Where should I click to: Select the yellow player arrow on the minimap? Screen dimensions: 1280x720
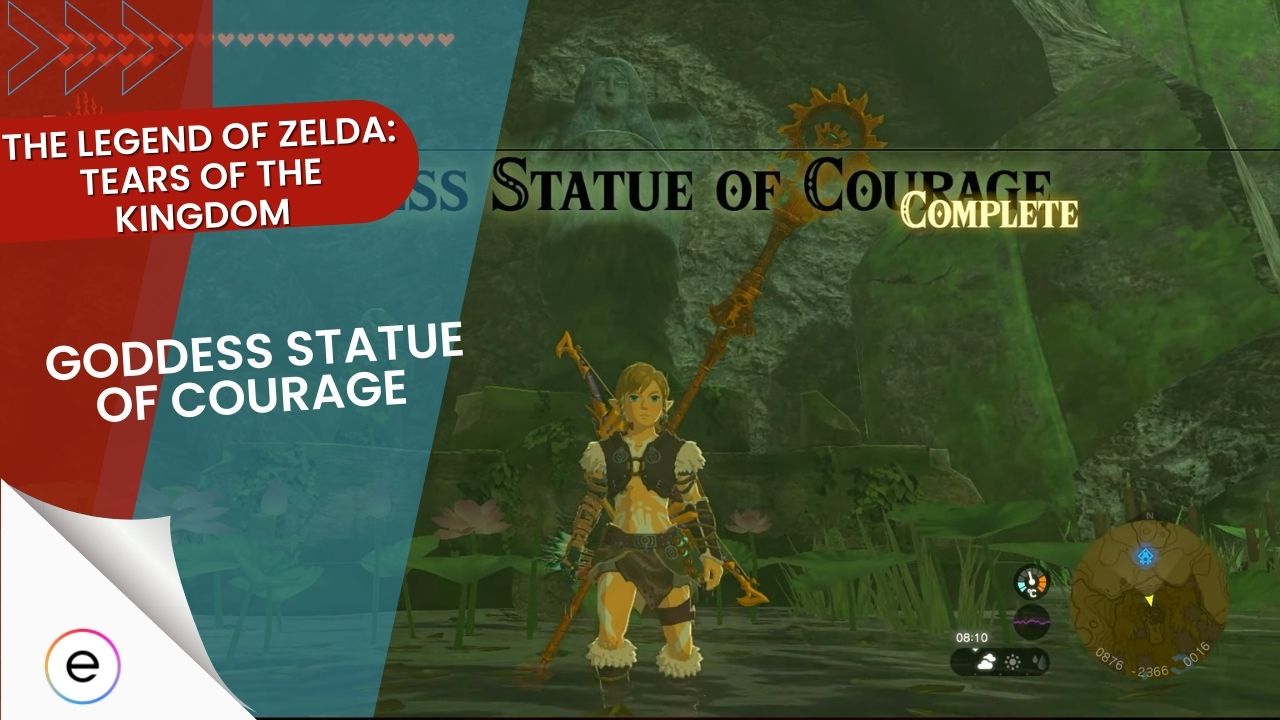tap(1150, 598)
